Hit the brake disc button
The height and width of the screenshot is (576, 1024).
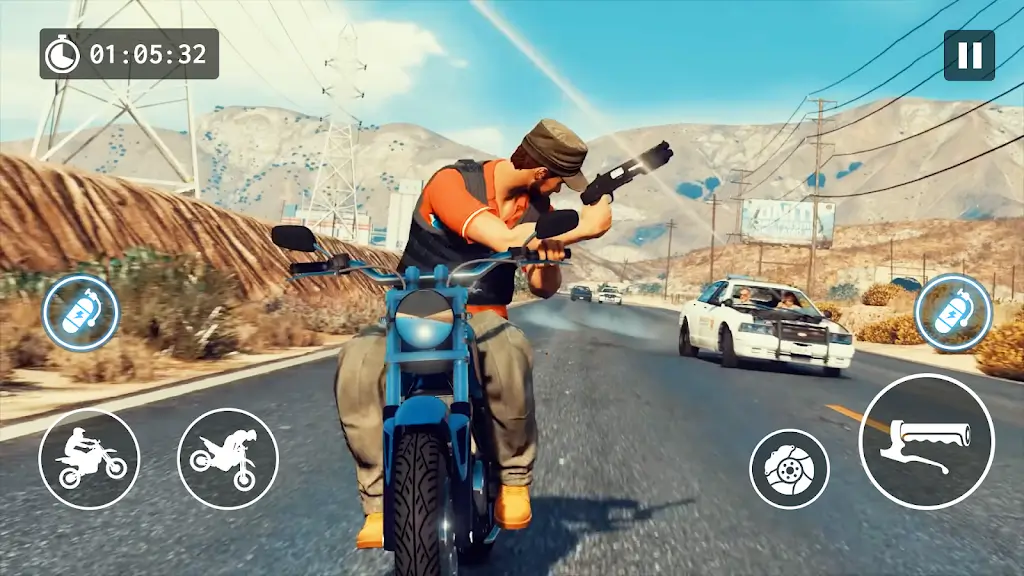coord(789,469)
